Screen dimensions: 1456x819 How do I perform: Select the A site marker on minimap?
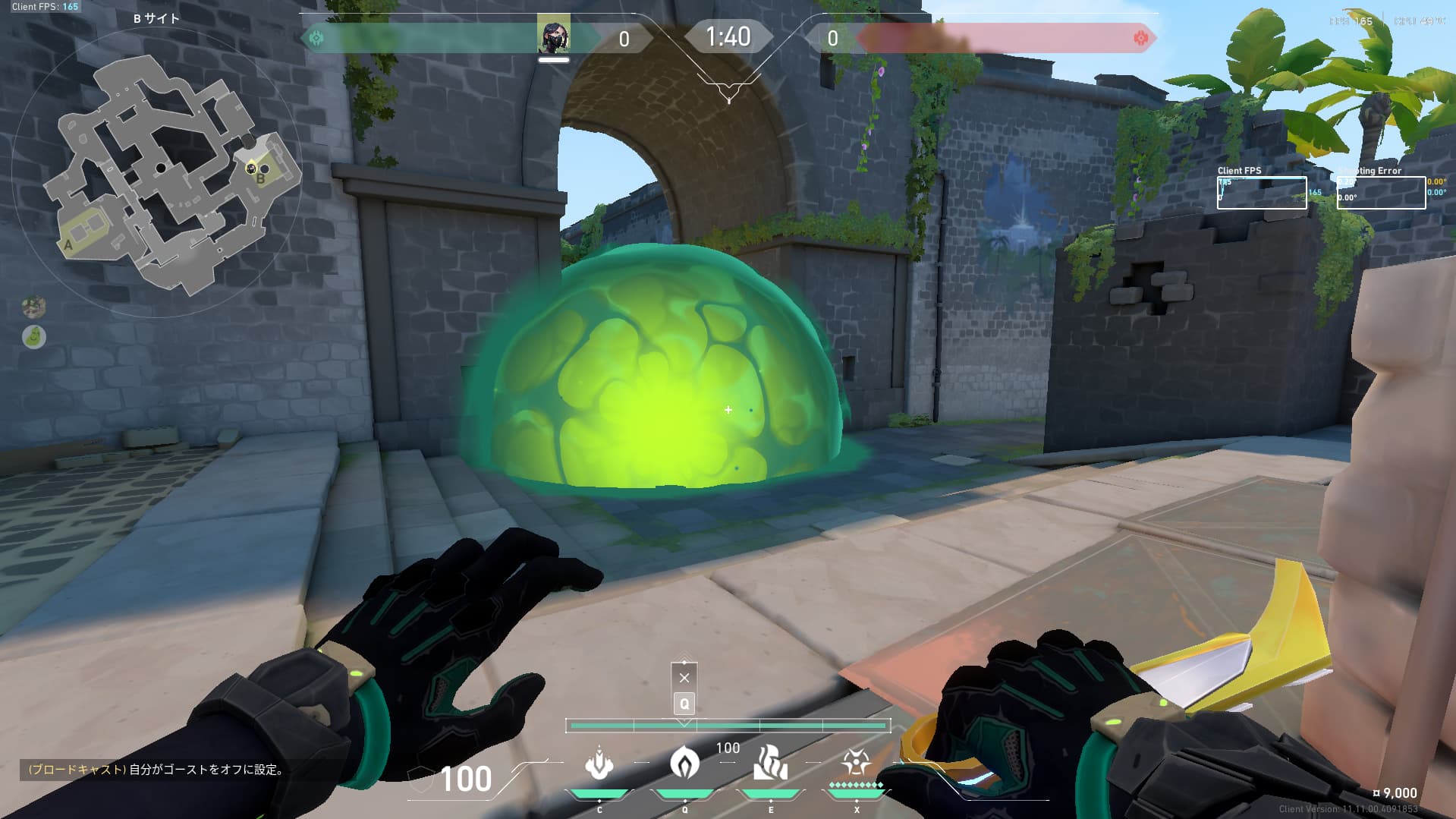tap(68, 245)
